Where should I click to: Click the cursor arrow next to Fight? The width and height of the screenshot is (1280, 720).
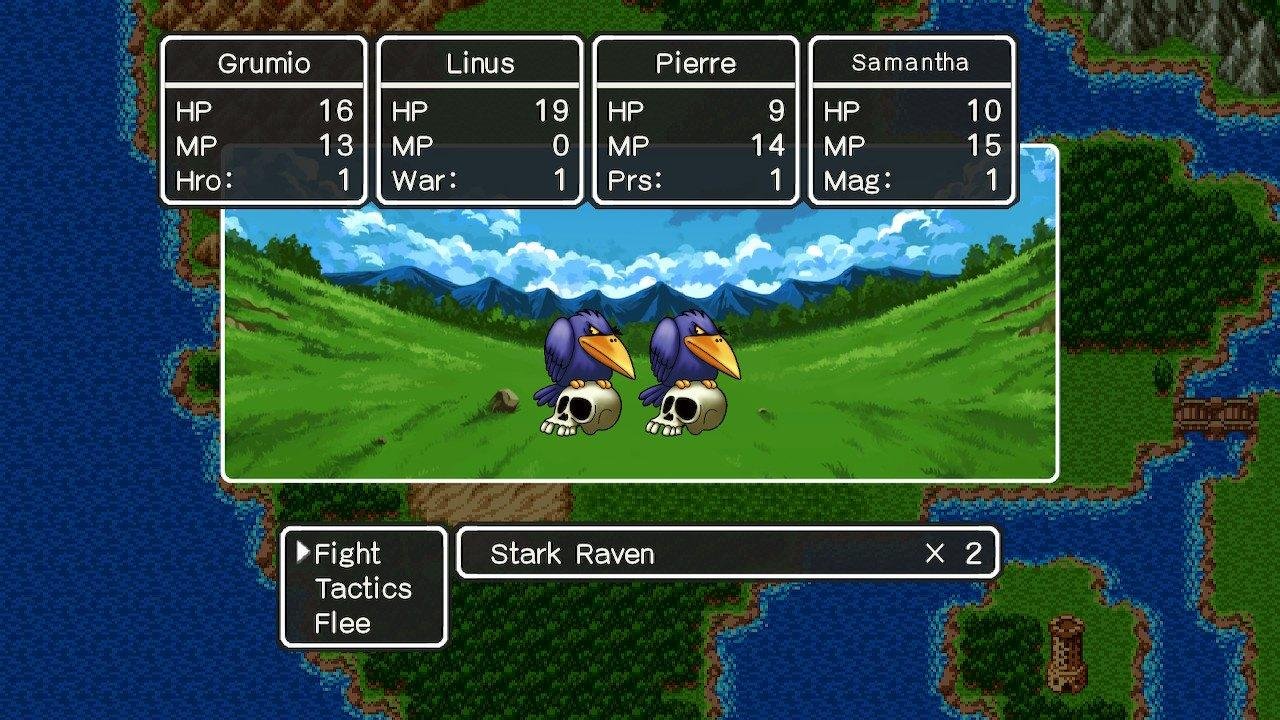[305, 551]
